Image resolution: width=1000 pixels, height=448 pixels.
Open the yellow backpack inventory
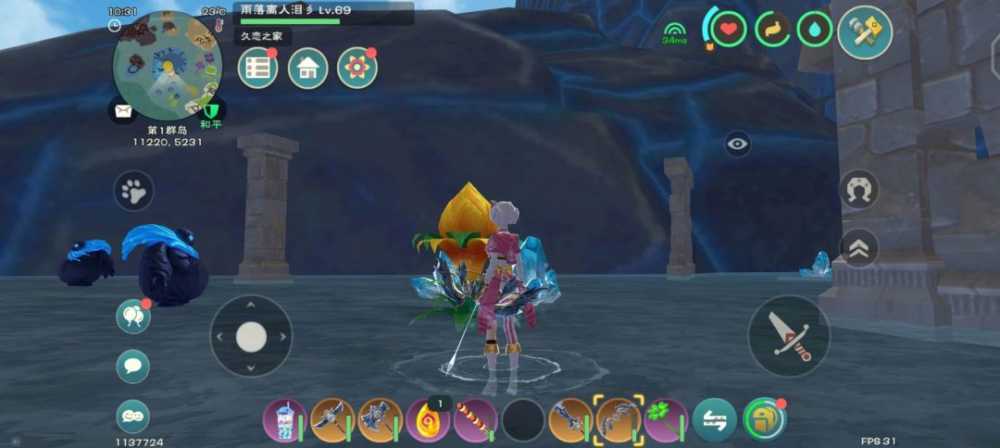click(763, 419)
